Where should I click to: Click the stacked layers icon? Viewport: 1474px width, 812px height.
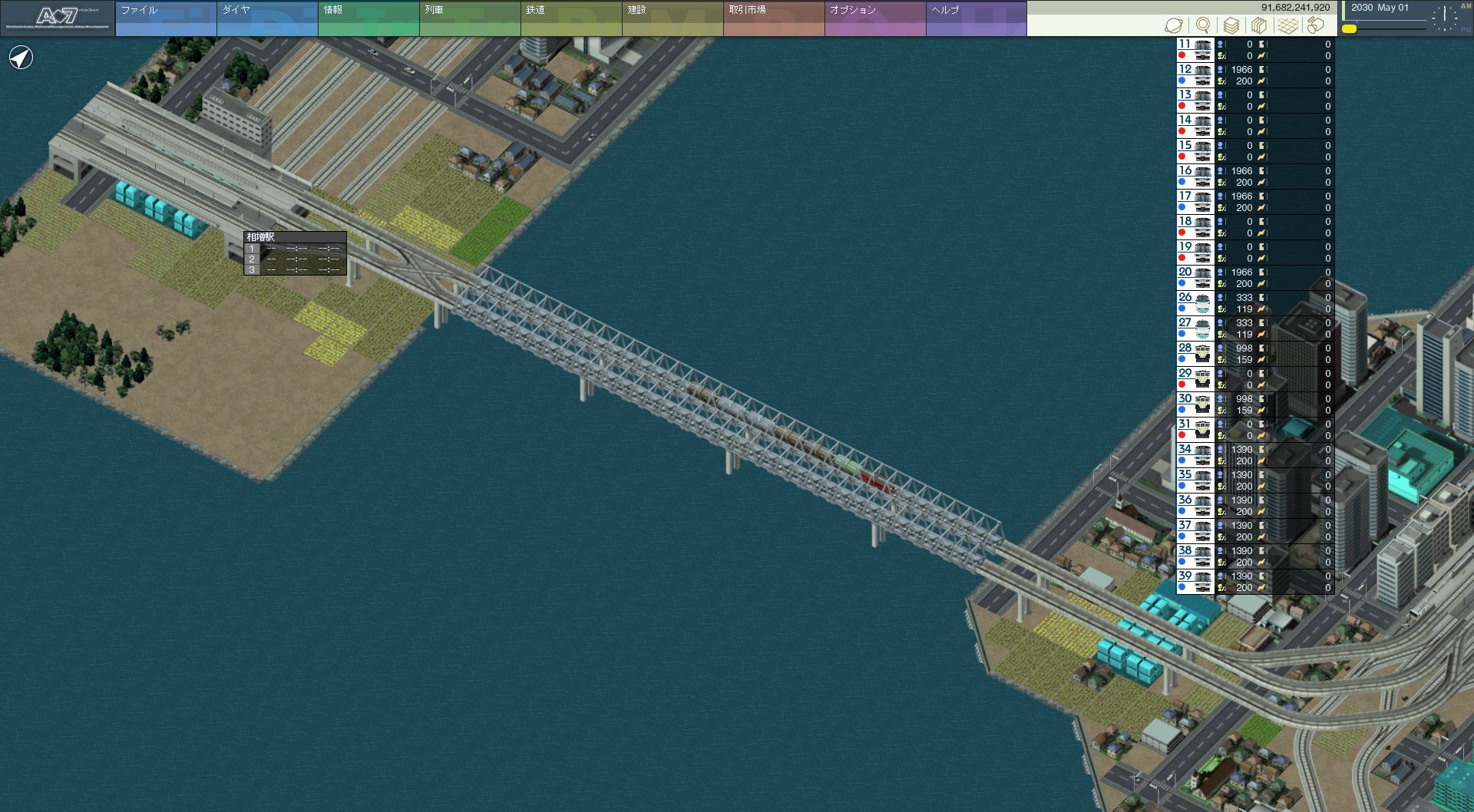coord(1231,25)
